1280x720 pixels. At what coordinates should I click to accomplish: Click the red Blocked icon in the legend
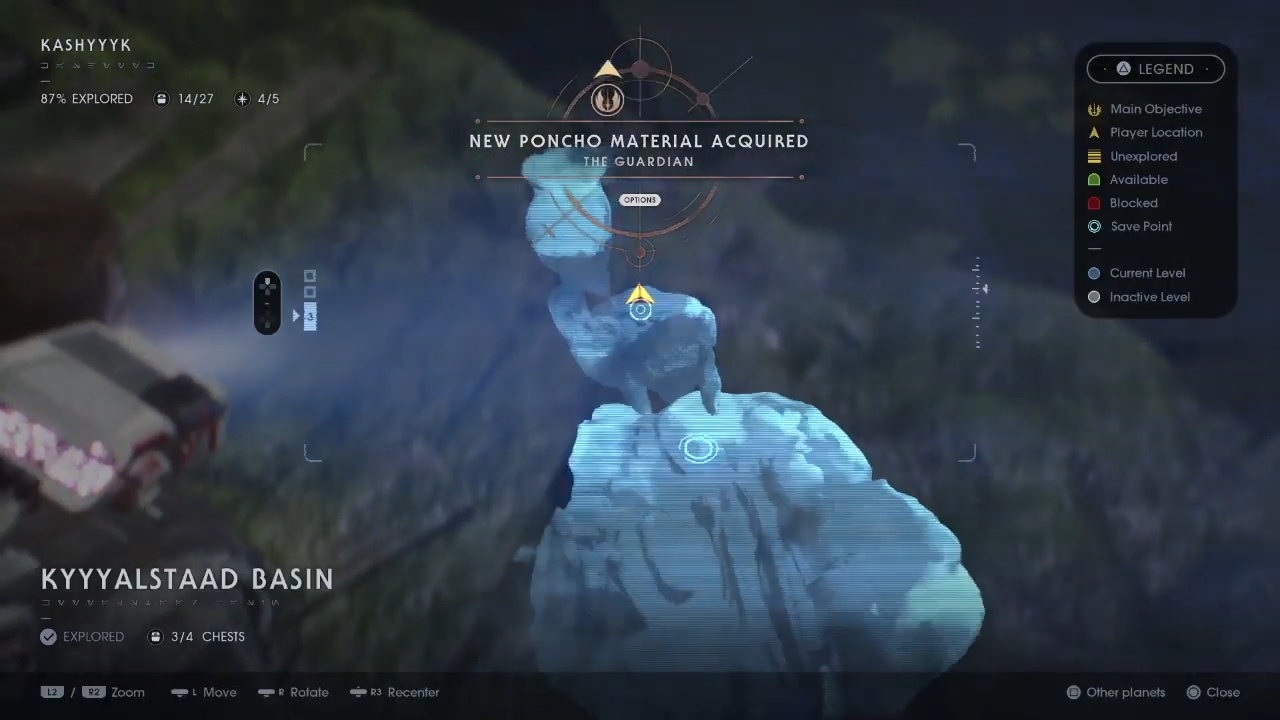coord(1094,203)
